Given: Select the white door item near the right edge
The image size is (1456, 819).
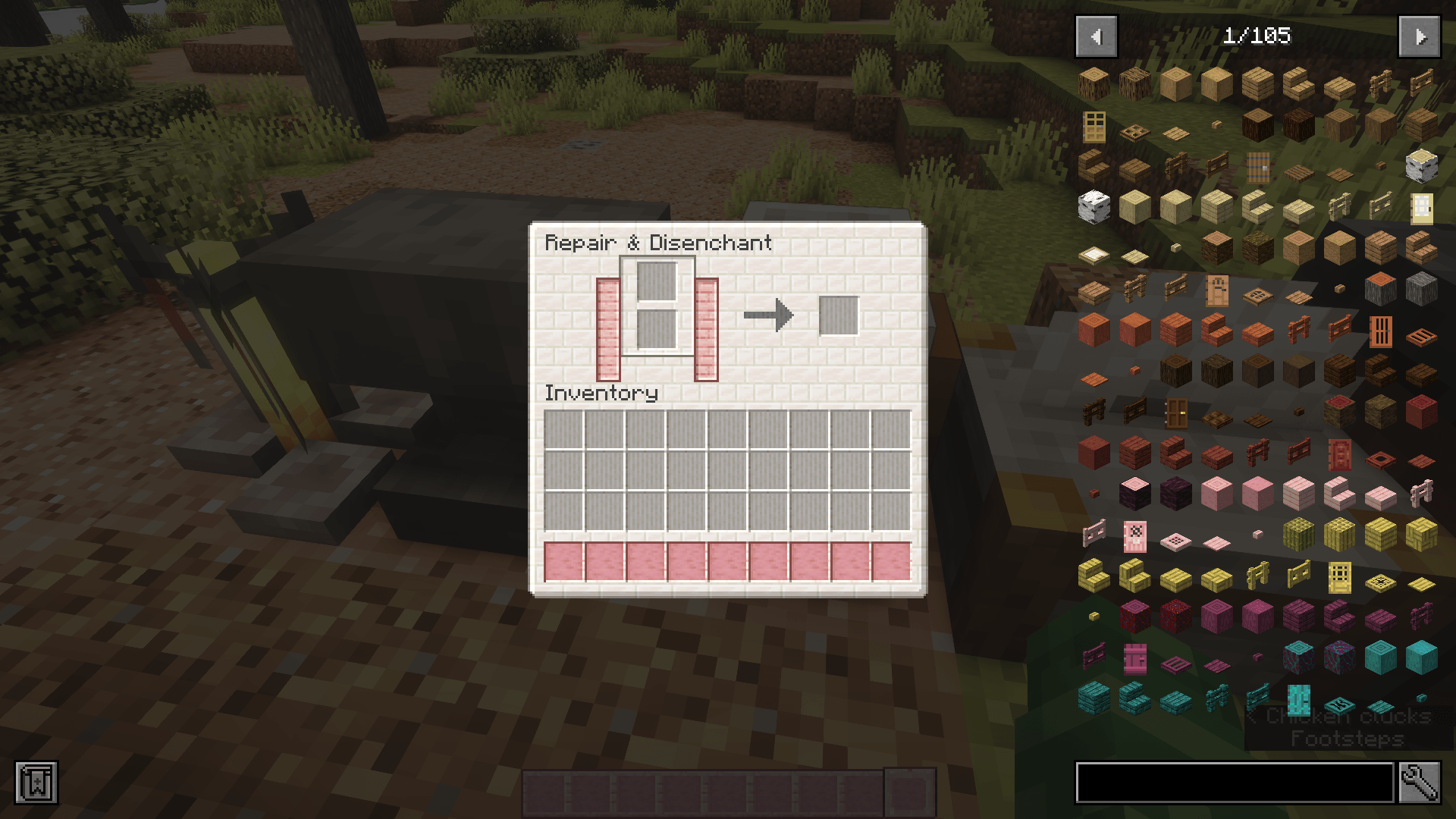Looking at the screenshot, I should (x=1423, y=209).
